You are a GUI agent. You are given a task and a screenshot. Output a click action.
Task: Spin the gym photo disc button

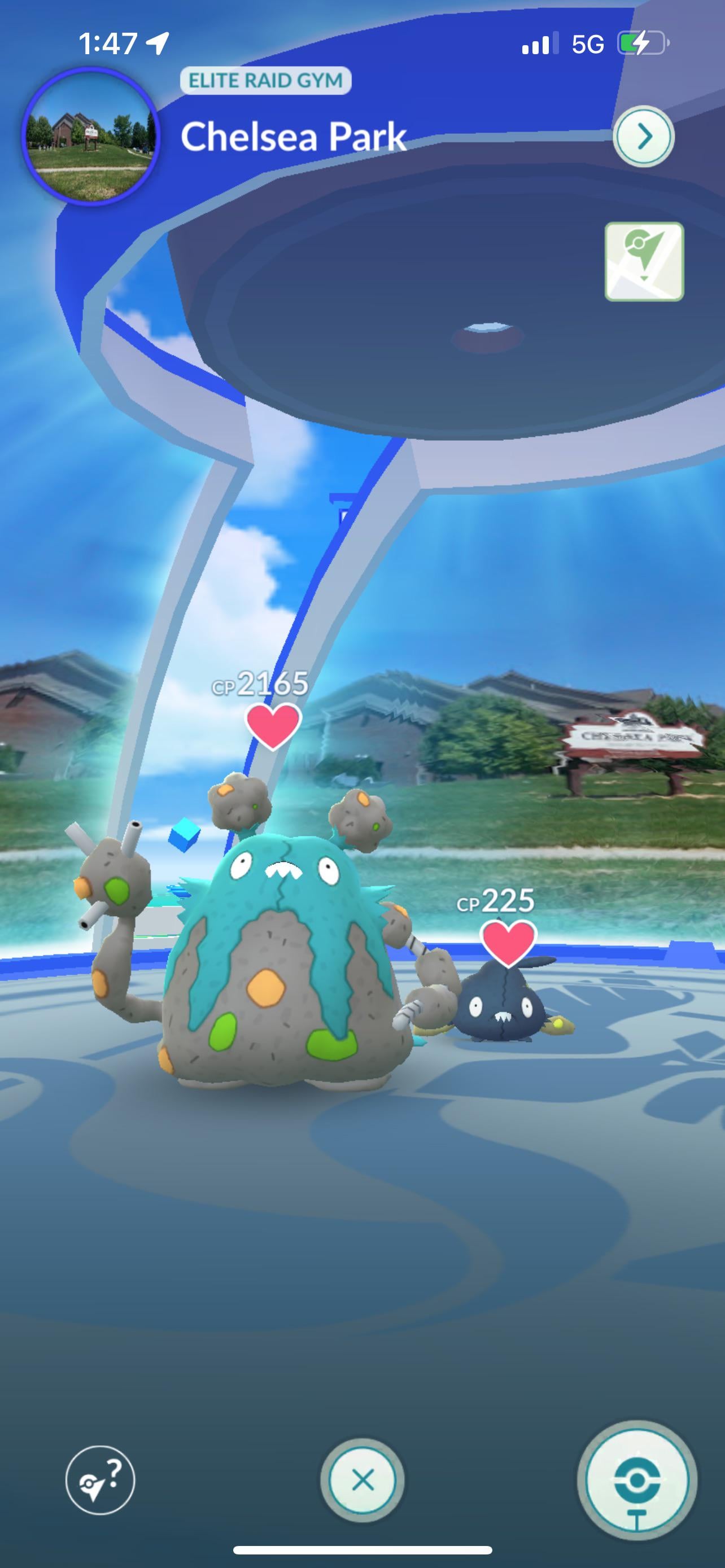click(637, 1481)
